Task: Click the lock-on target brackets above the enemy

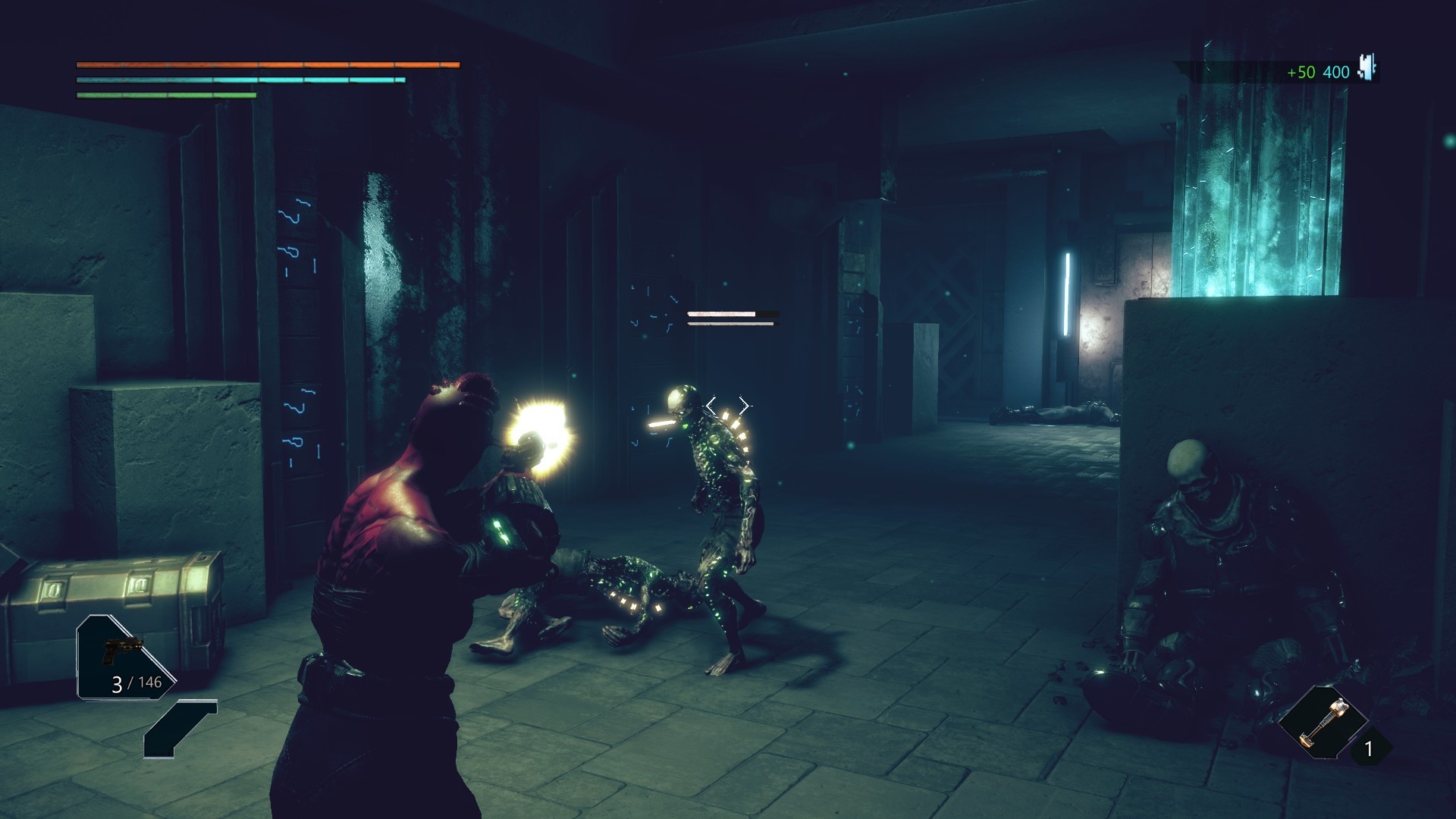Action: 727,406
